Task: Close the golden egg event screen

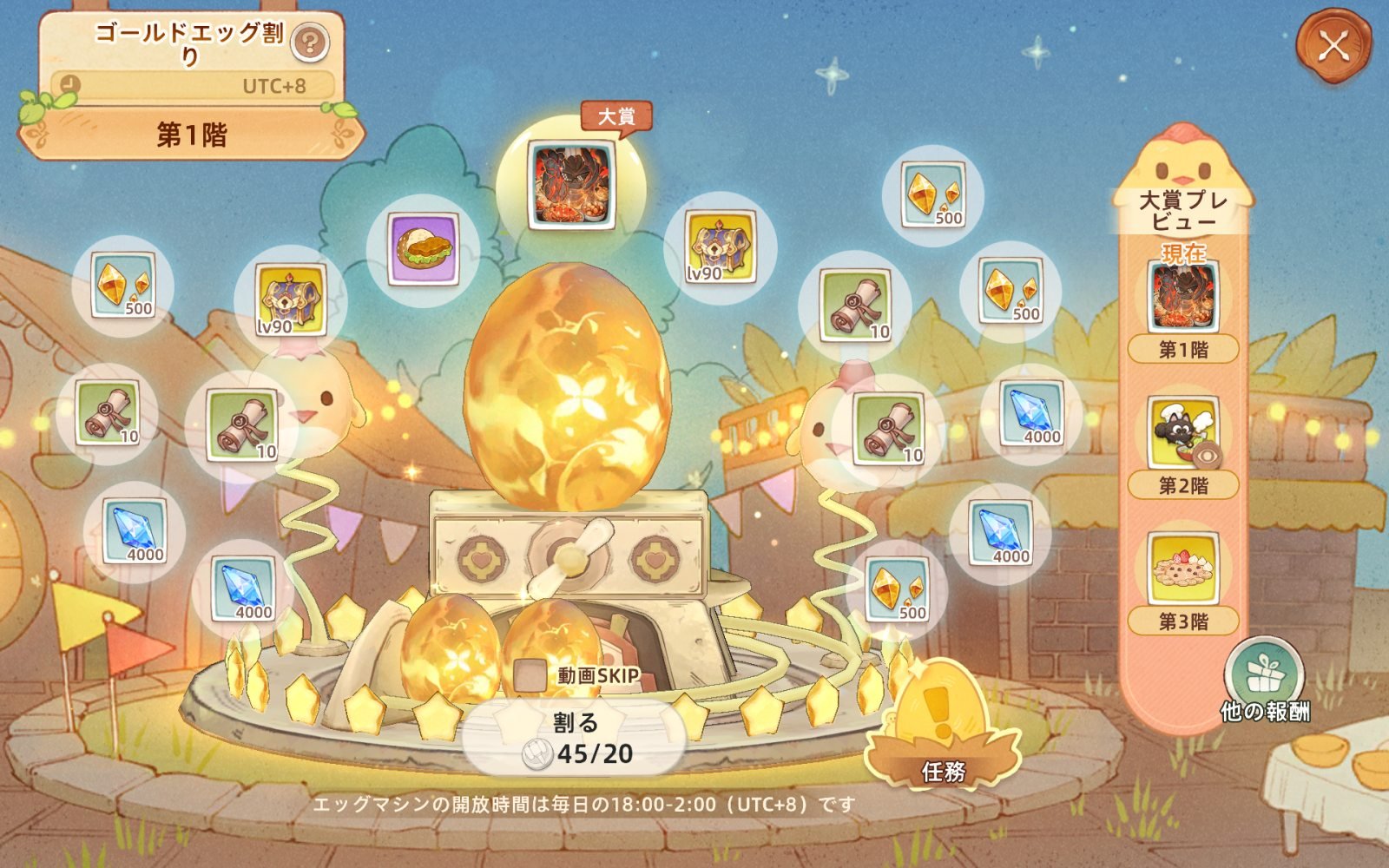Action: coord(1333,45)
